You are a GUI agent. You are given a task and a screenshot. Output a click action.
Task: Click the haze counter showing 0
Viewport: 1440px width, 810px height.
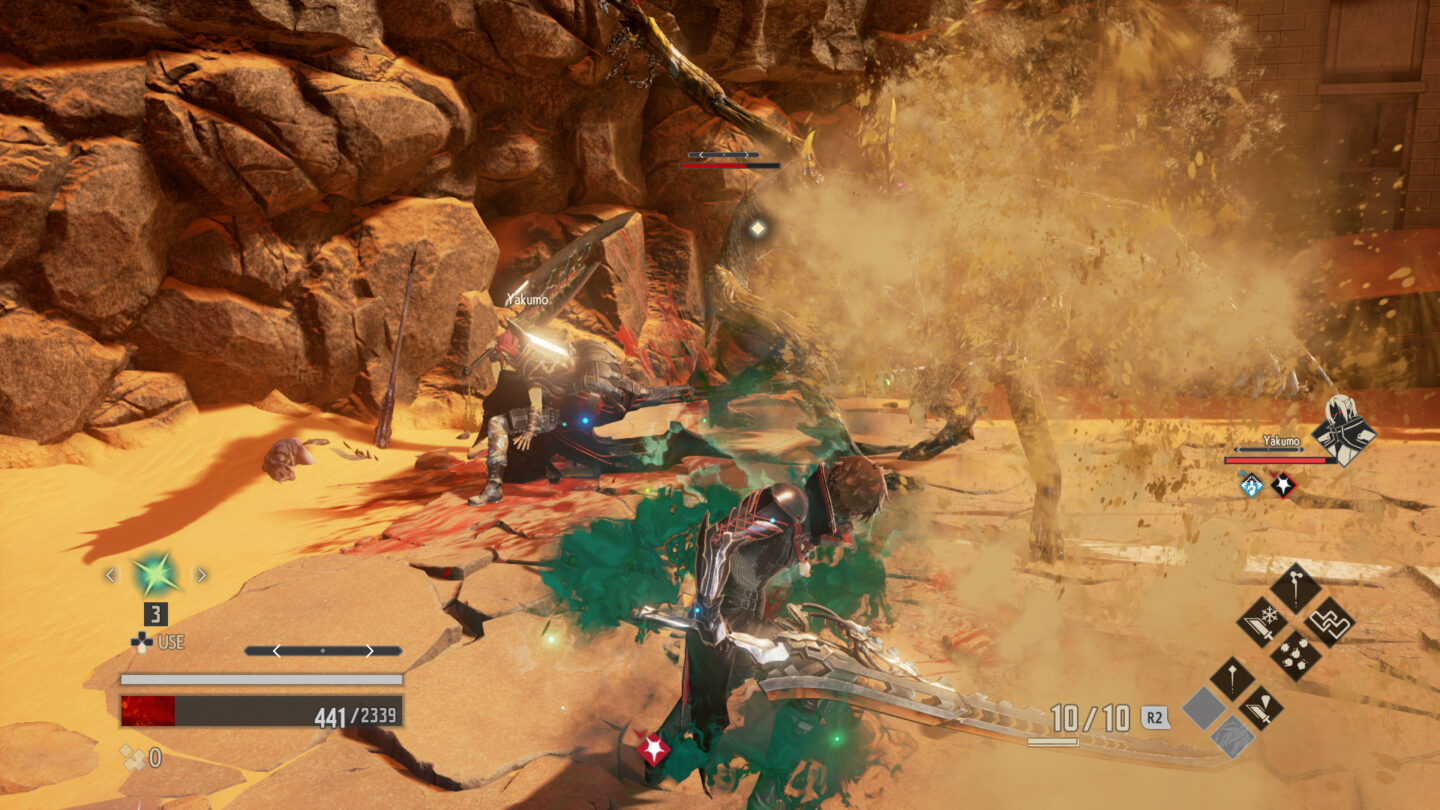pyautogui.click(x=141, y=754)
